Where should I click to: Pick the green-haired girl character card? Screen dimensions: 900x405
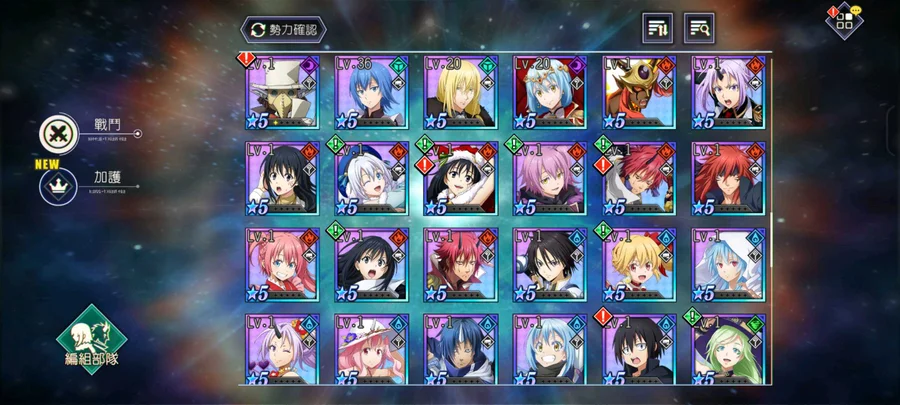pos(728,350)
